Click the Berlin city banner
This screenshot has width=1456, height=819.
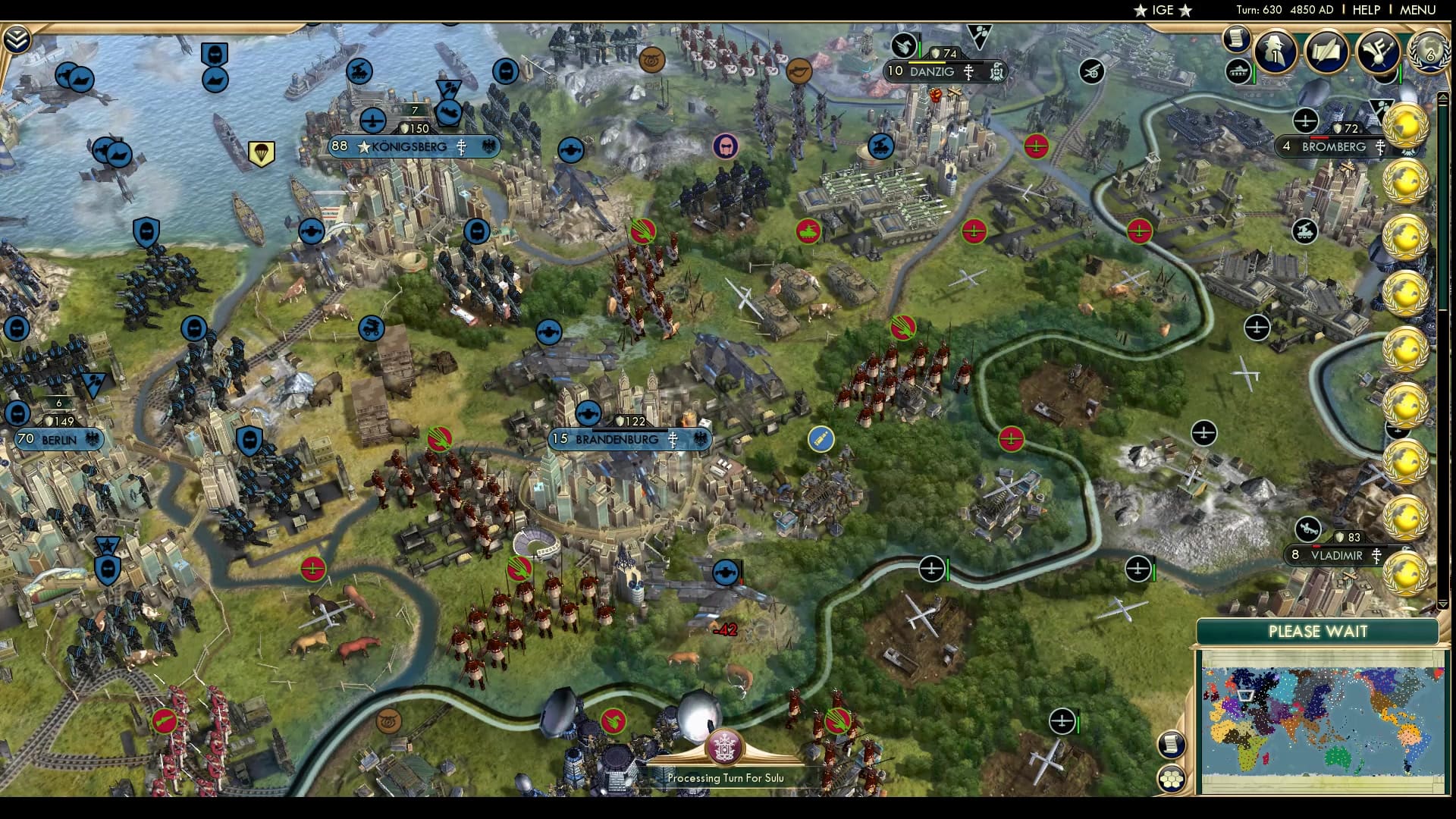59,438
